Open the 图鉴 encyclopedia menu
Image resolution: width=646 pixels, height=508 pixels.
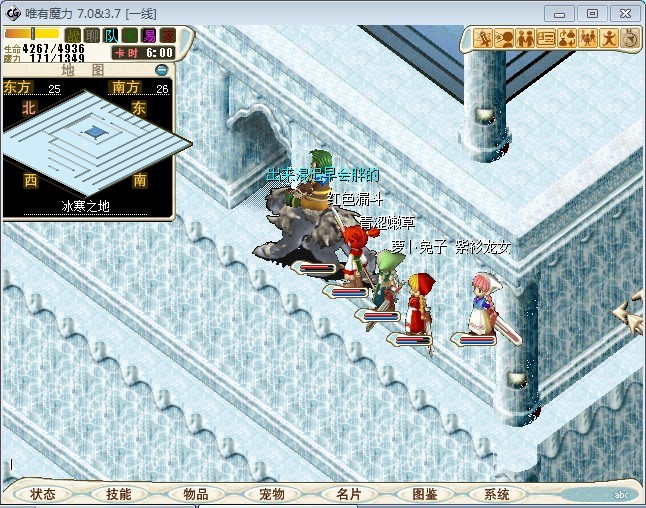424,494
